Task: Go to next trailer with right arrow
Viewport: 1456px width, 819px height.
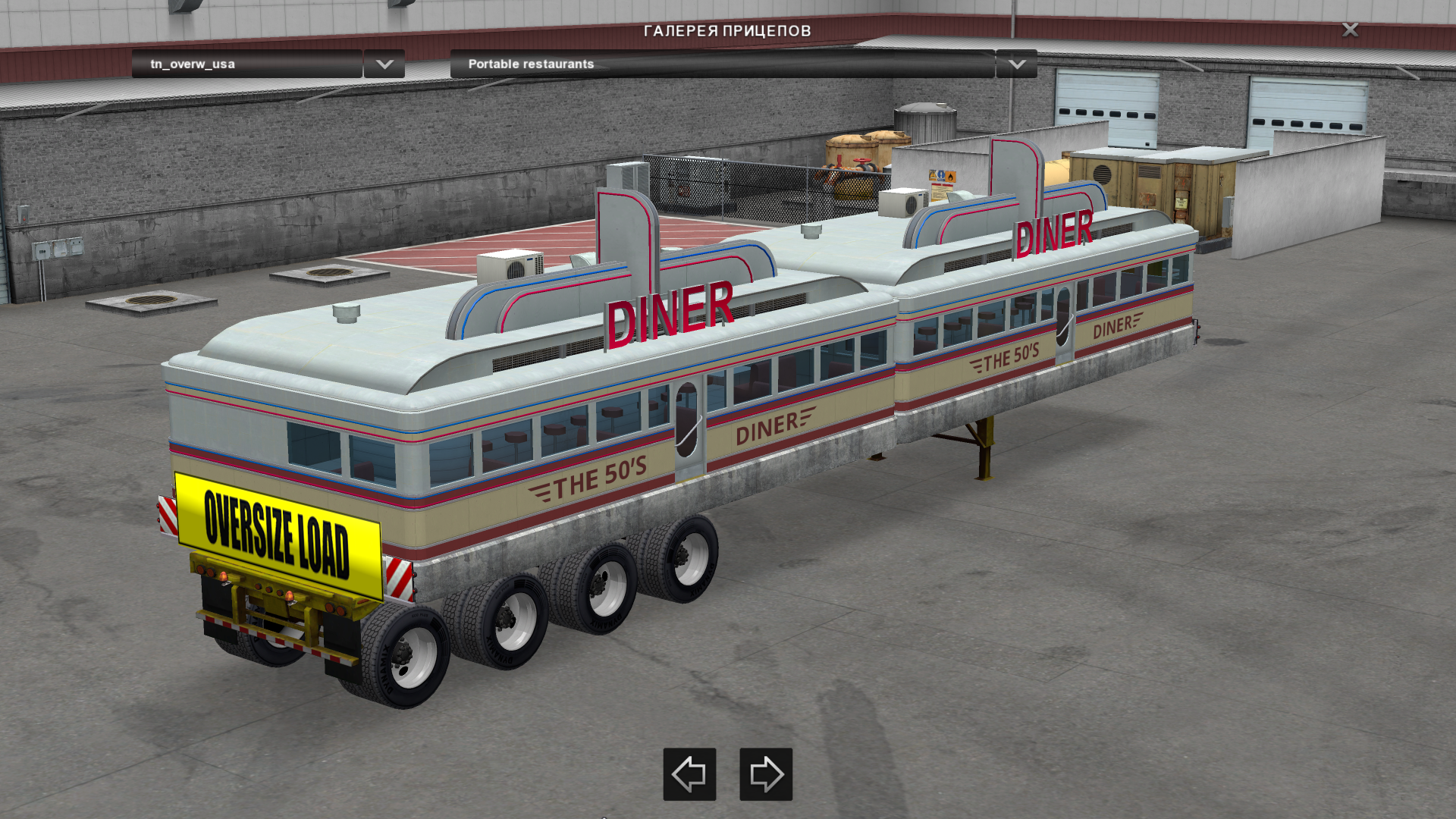Action: (766, 774)
